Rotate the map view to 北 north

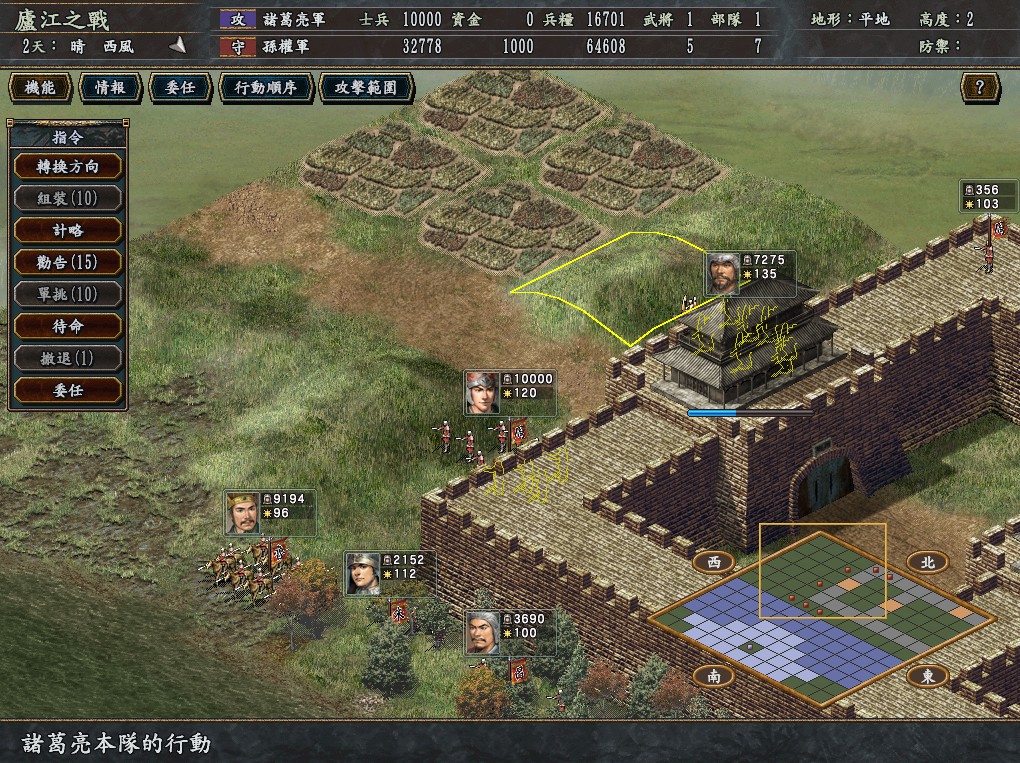[927, 562]
